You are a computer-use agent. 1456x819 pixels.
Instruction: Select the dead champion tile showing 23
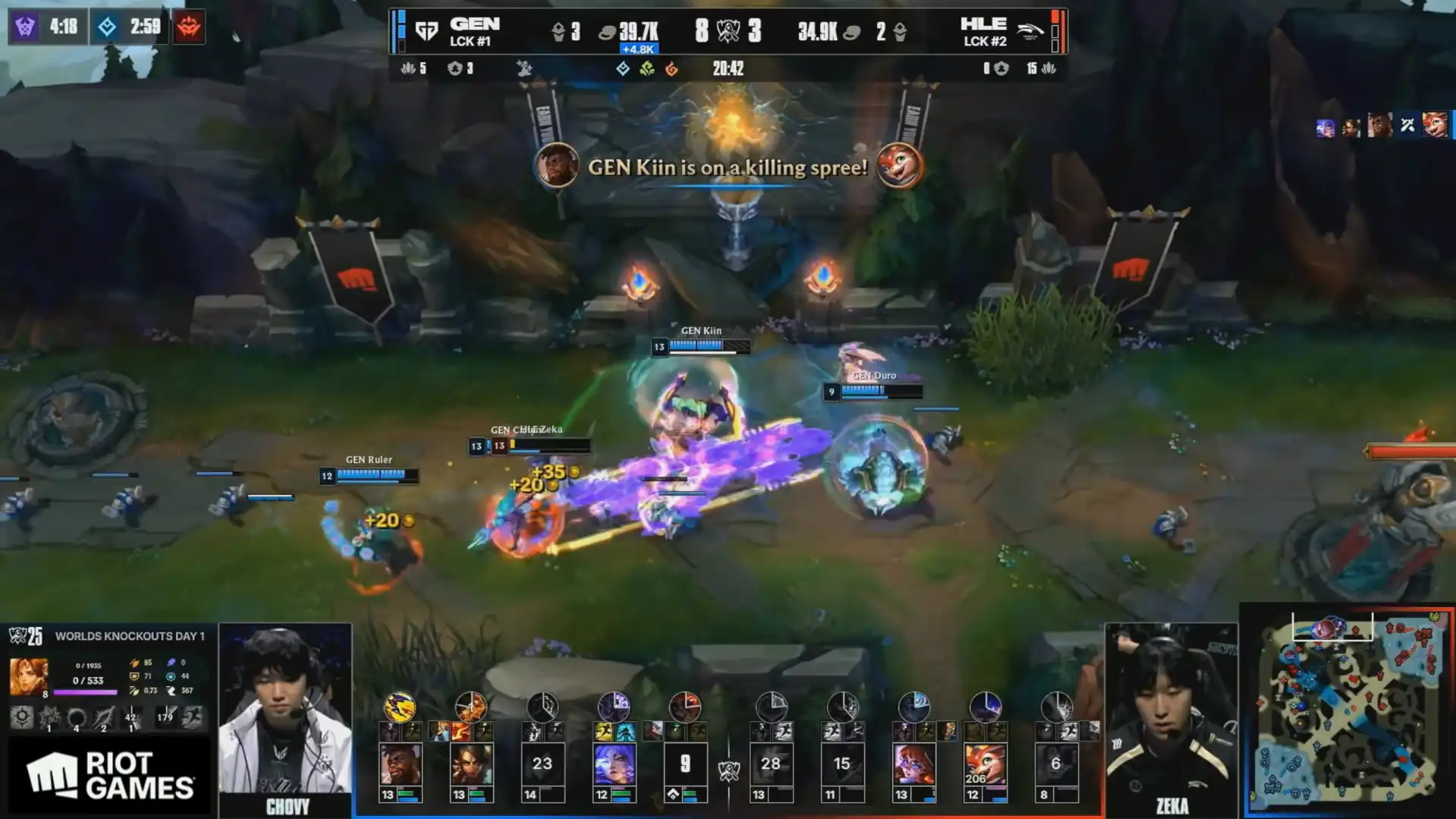[x=542, y=764]
